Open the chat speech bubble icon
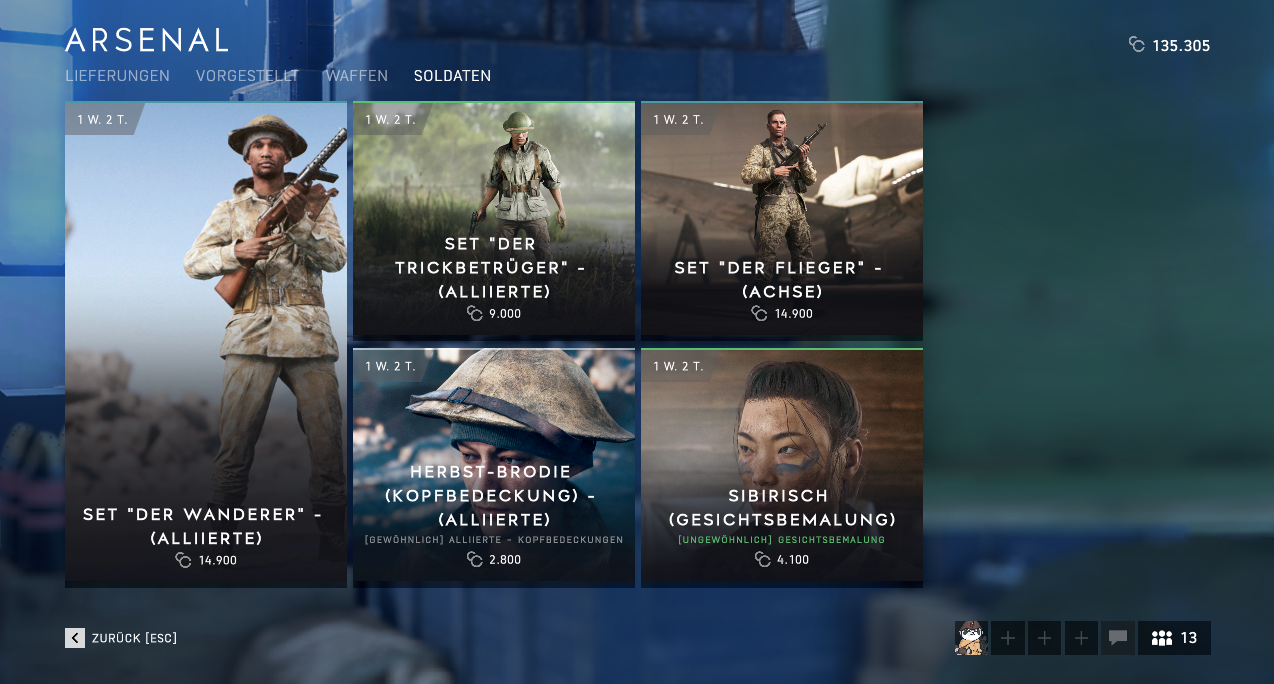Image resolution: width=1274 pixels, height=684 pixels. point(1118,638)
